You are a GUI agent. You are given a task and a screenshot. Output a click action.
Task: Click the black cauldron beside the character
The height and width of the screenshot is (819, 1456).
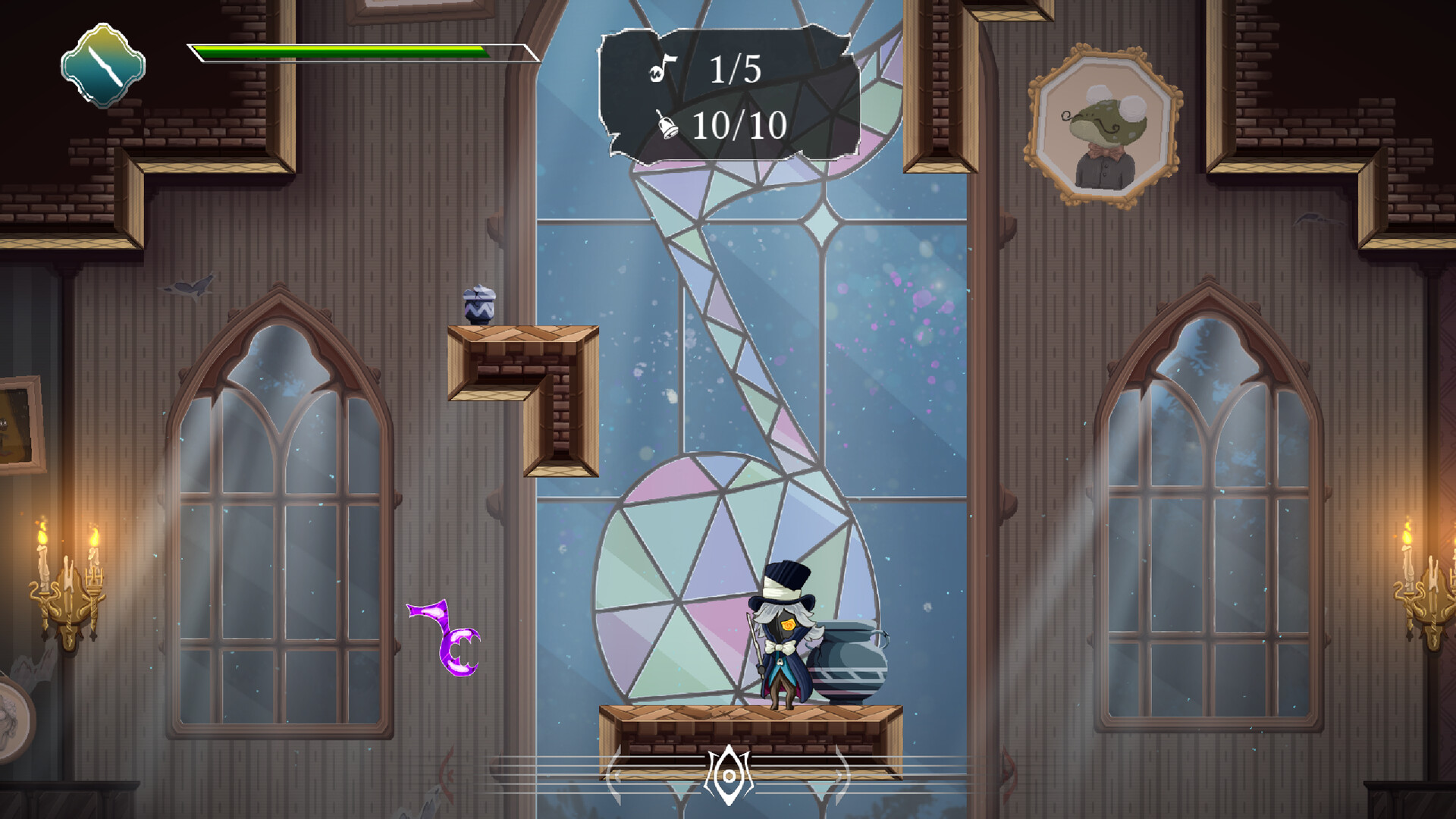[x=848, y=660]
